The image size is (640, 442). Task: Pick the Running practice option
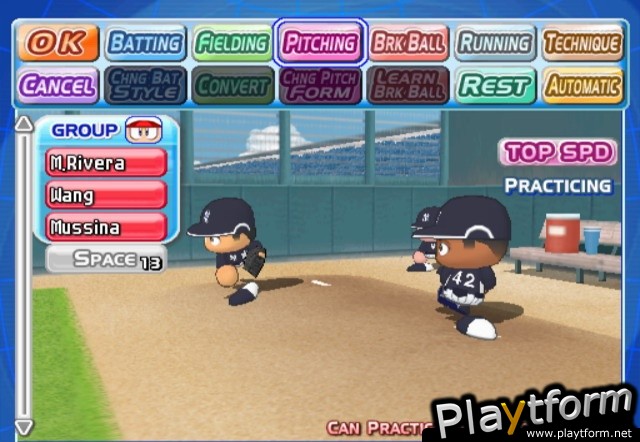point(494,43)
